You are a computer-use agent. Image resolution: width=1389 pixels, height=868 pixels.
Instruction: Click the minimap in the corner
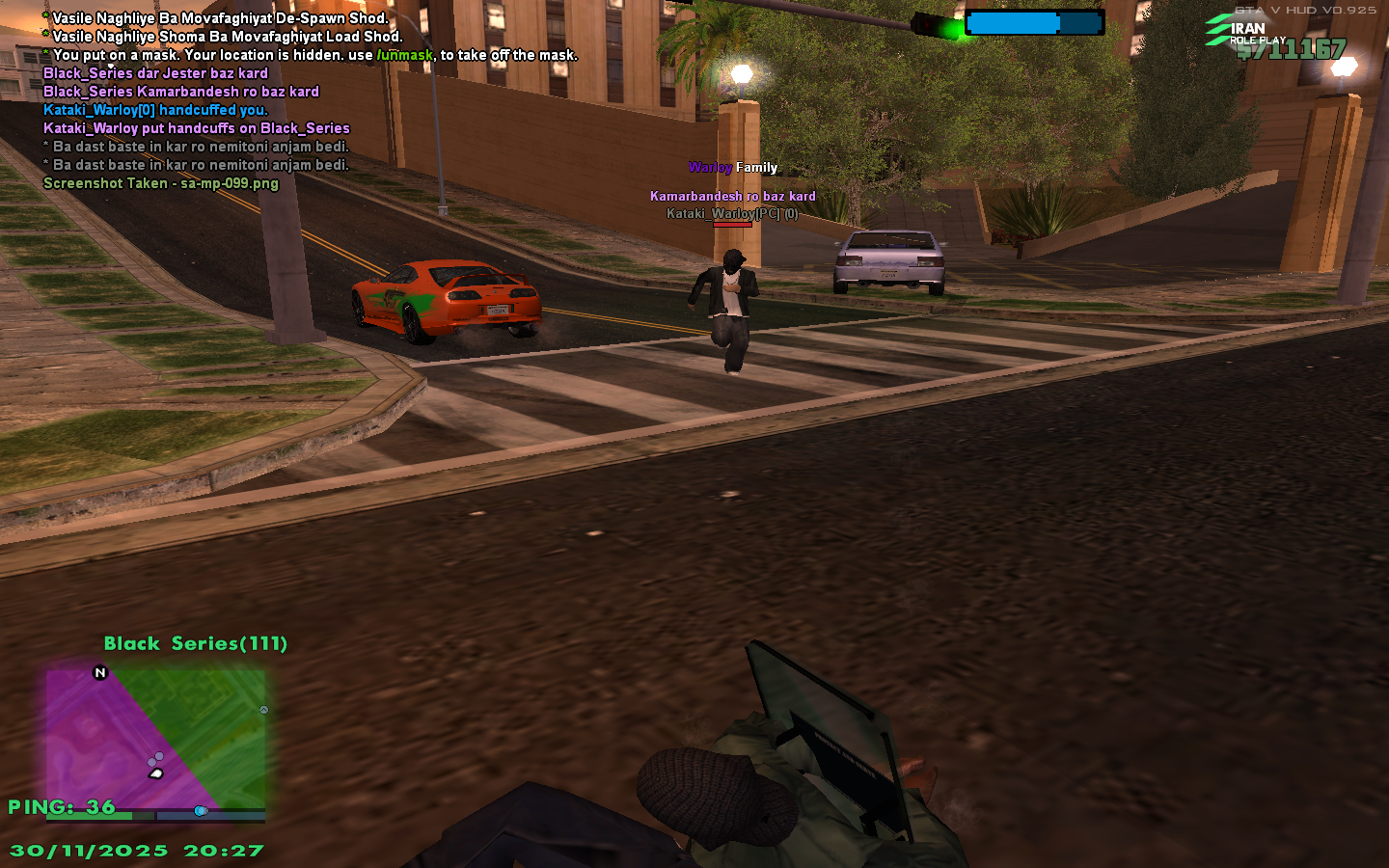156,743
